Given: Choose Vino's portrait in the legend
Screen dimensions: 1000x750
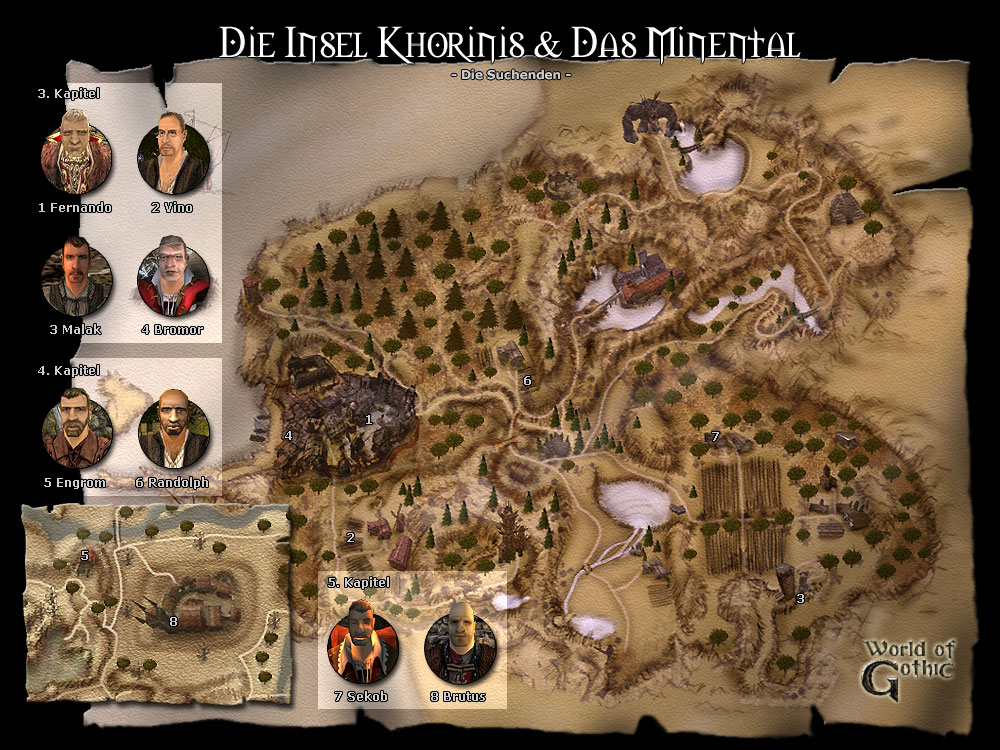Looking at the screenshot, I should (x=172, y=156).
